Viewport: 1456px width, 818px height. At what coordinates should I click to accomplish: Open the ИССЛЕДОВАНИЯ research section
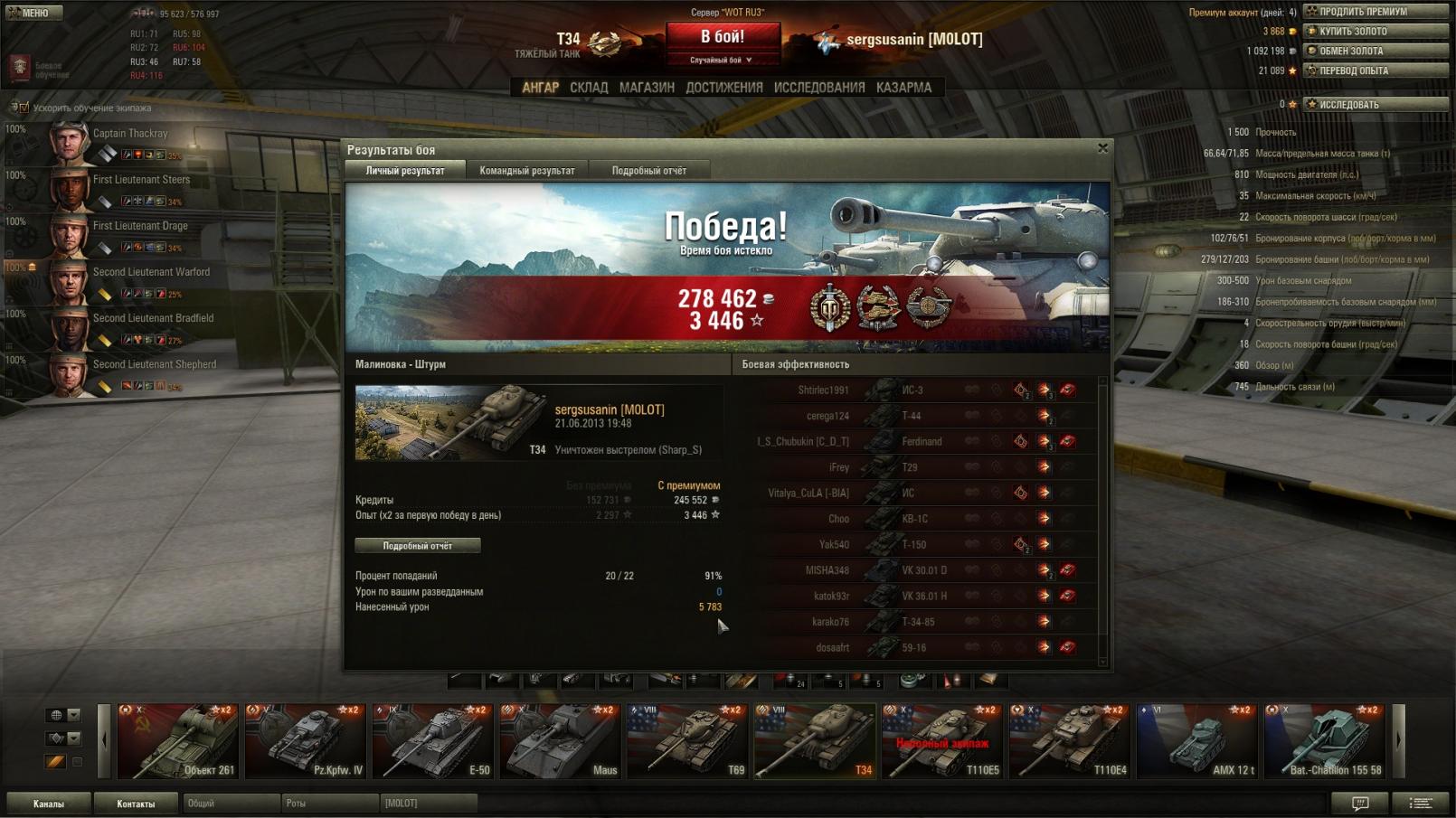[819, 88]
